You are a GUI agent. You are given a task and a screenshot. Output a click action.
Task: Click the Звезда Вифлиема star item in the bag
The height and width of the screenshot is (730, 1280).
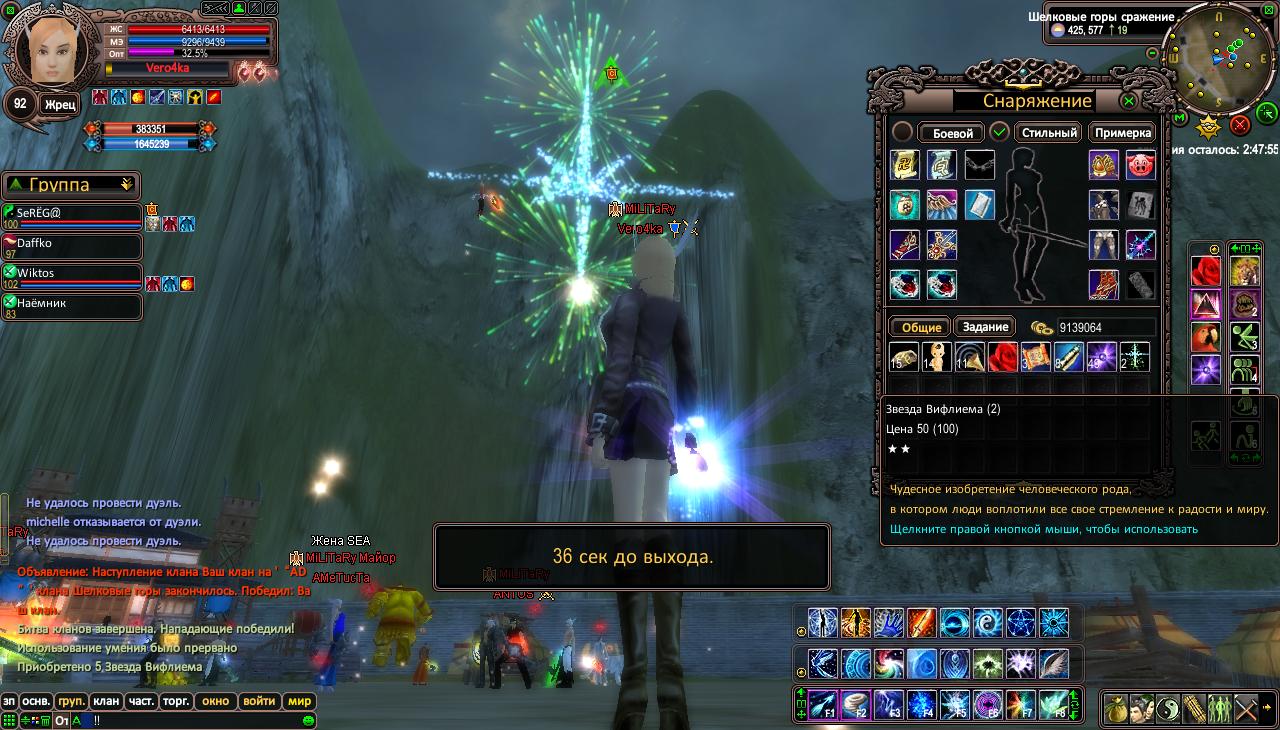(1135, 357)
